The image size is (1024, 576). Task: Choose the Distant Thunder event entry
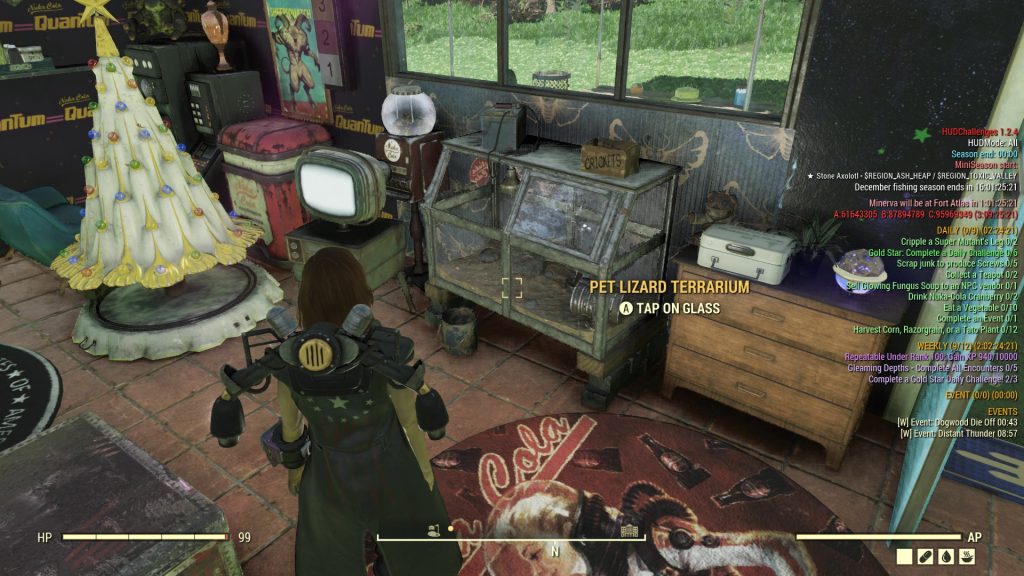pos(958,433)
